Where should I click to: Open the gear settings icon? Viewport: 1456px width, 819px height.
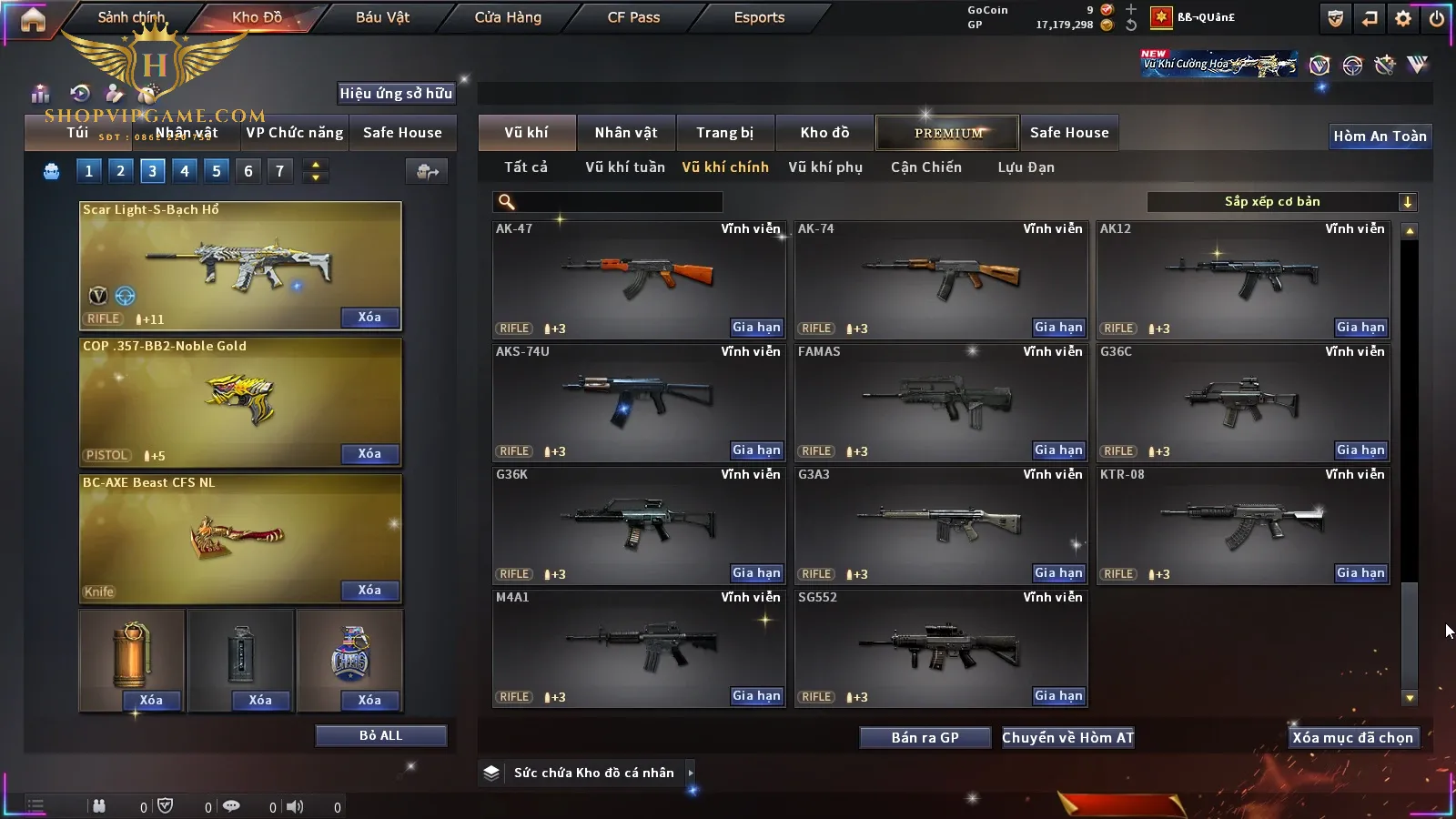[x=1403, y=18]
